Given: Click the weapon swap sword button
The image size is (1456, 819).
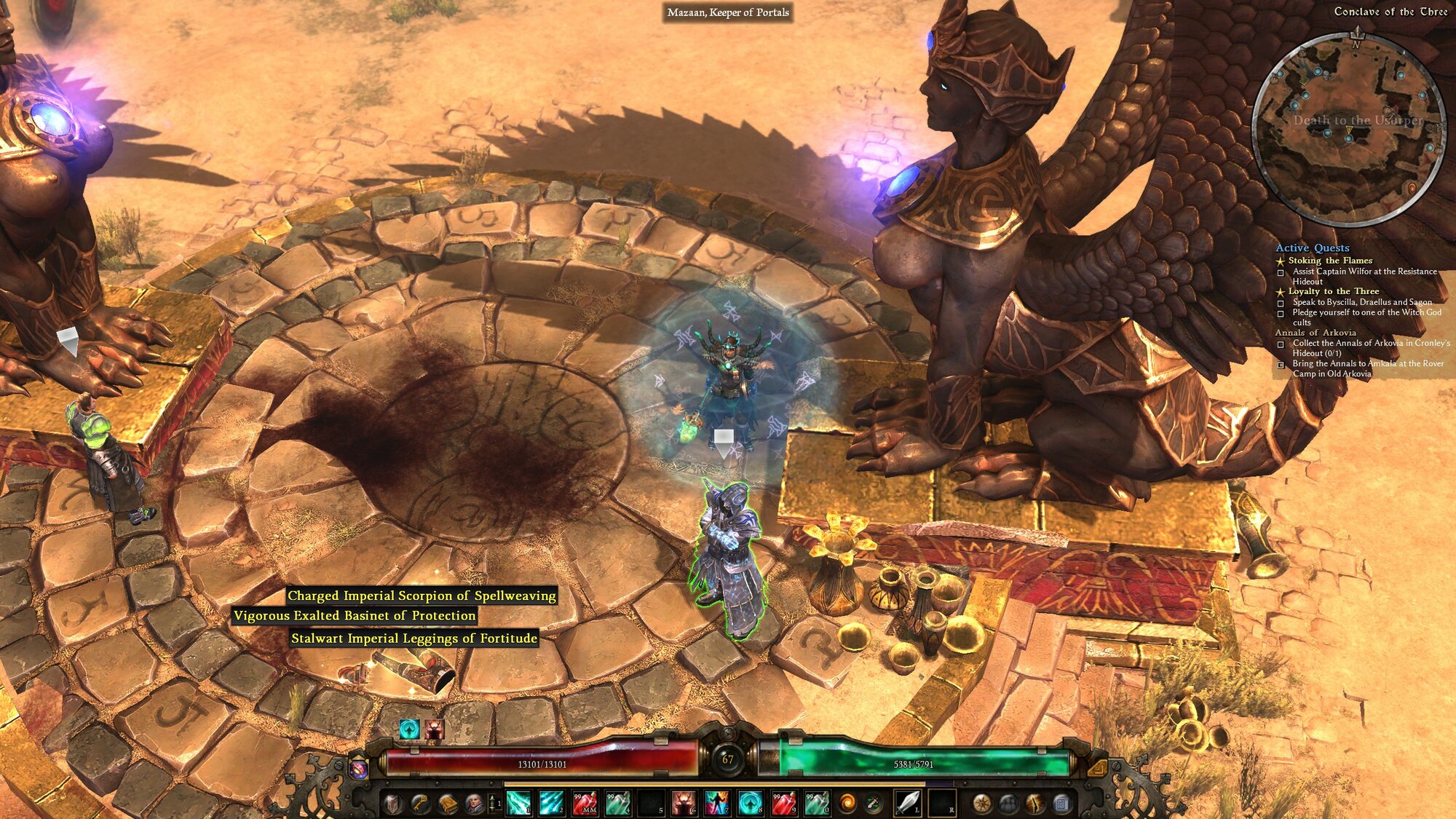Looking at the screenshot, I should 874,803.
